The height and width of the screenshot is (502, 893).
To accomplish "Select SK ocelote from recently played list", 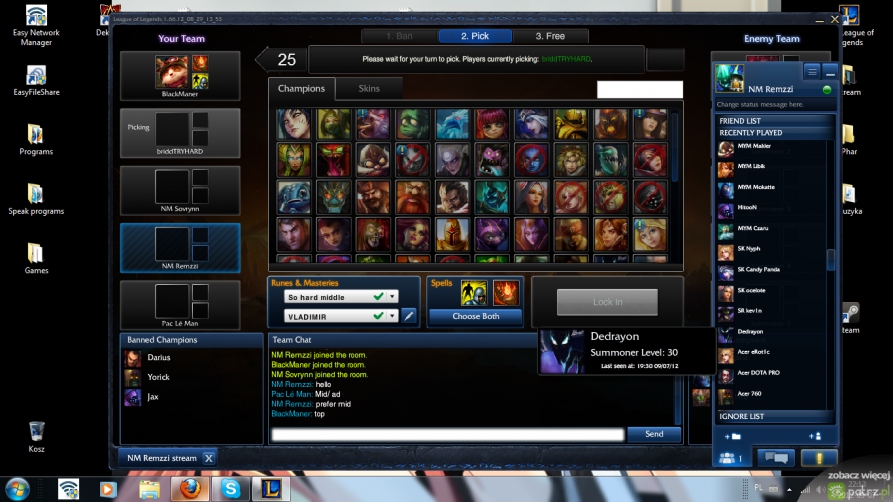I will click(751, 290).
